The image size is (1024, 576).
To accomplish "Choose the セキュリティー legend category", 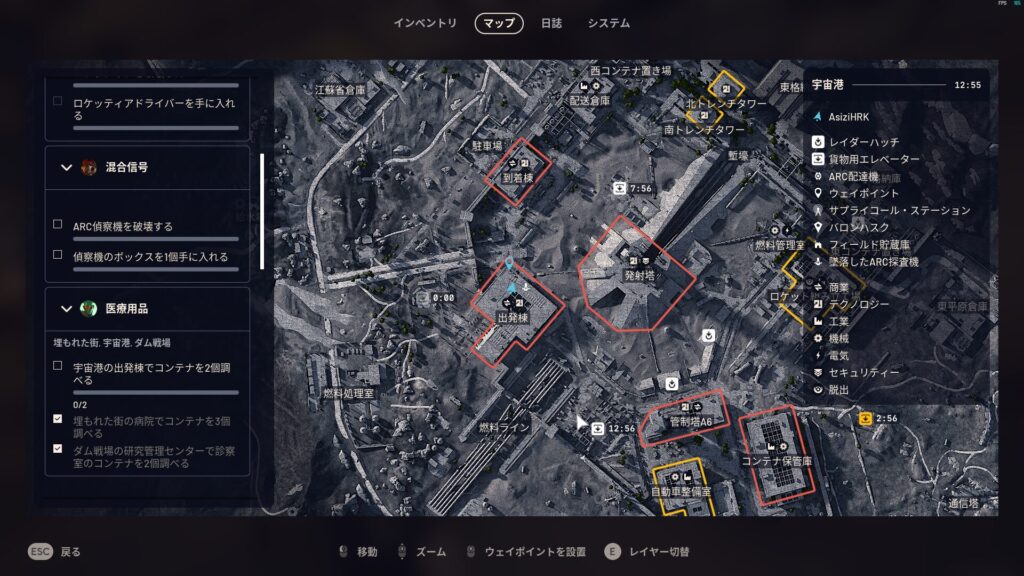I will click(x=864, y=372).
